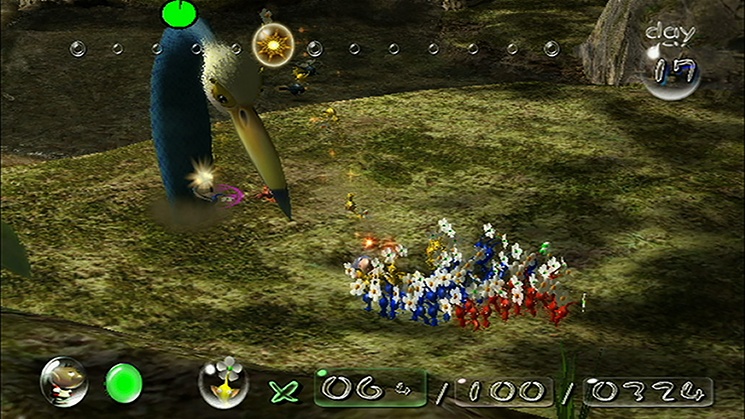Select the captain portrait bubble

[61, 381]
